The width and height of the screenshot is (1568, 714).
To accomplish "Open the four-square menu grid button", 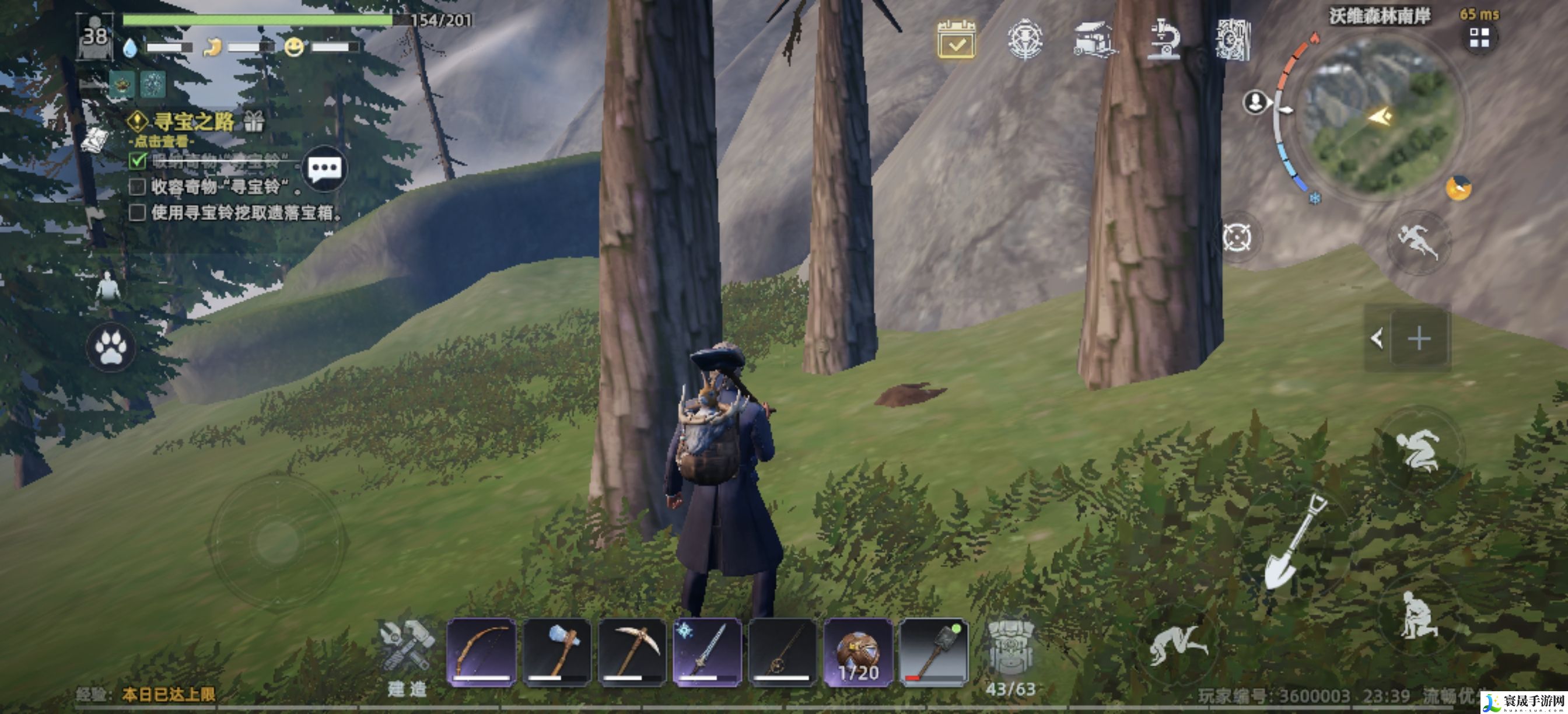I will (1479, 38).
